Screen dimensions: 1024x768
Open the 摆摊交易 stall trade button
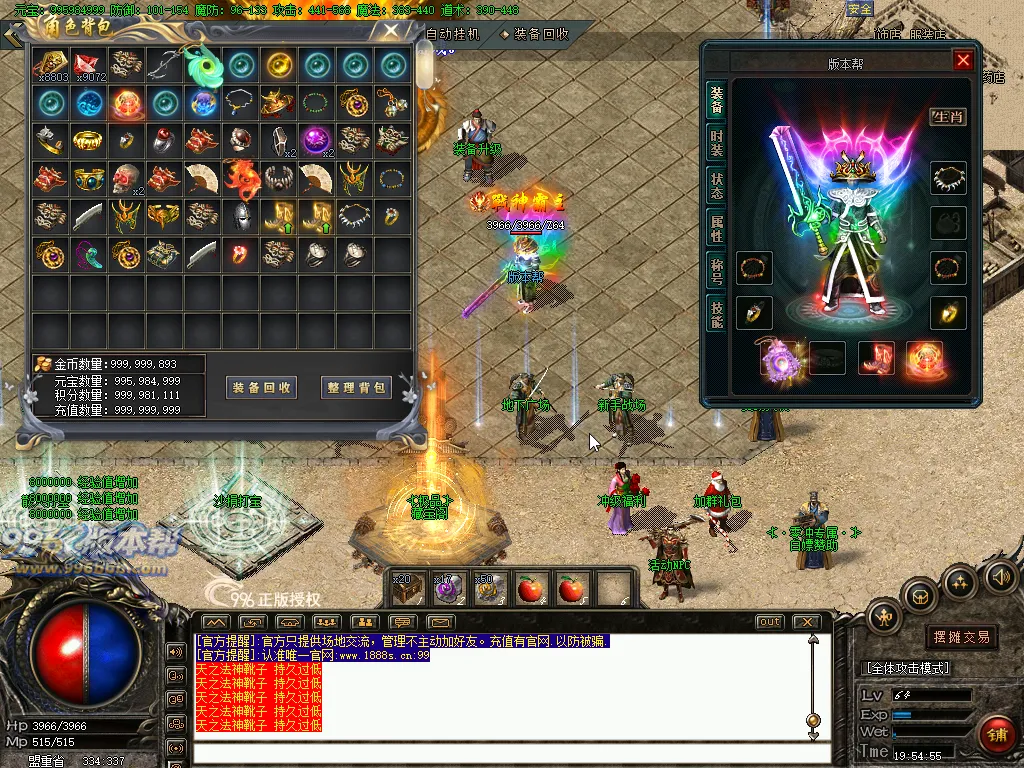point(961,637)
